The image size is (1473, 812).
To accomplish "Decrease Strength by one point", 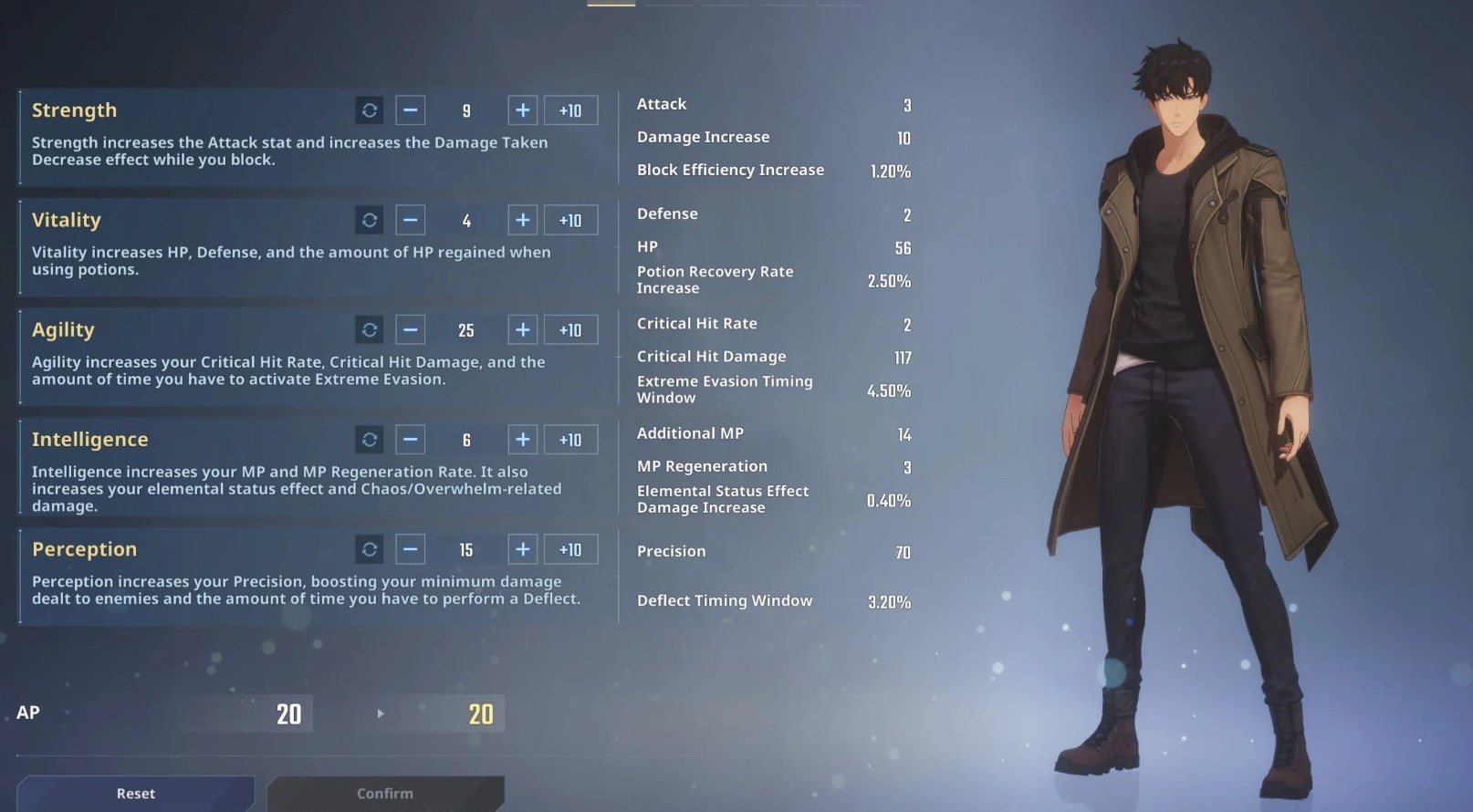I will pyautogui.click(x=411, y=110).
